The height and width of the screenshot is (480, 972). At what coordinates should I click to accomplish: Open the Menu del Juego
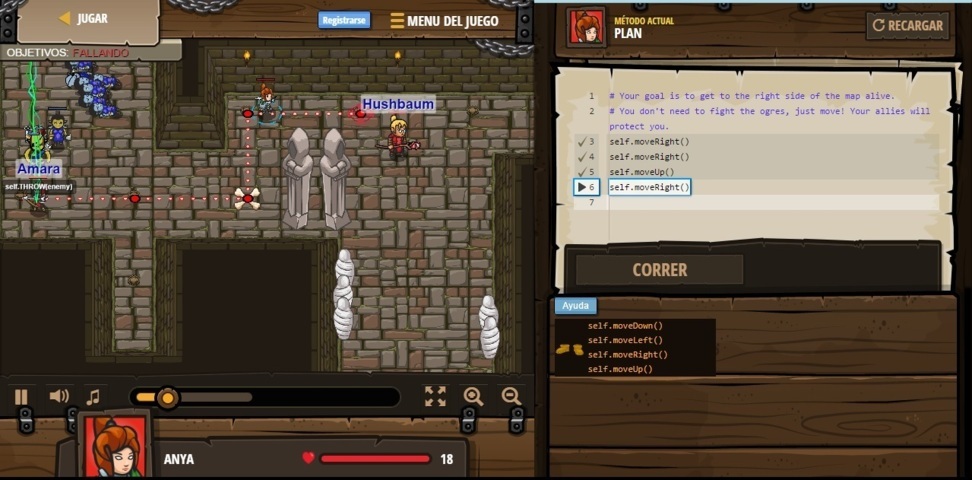coord(444,21)
